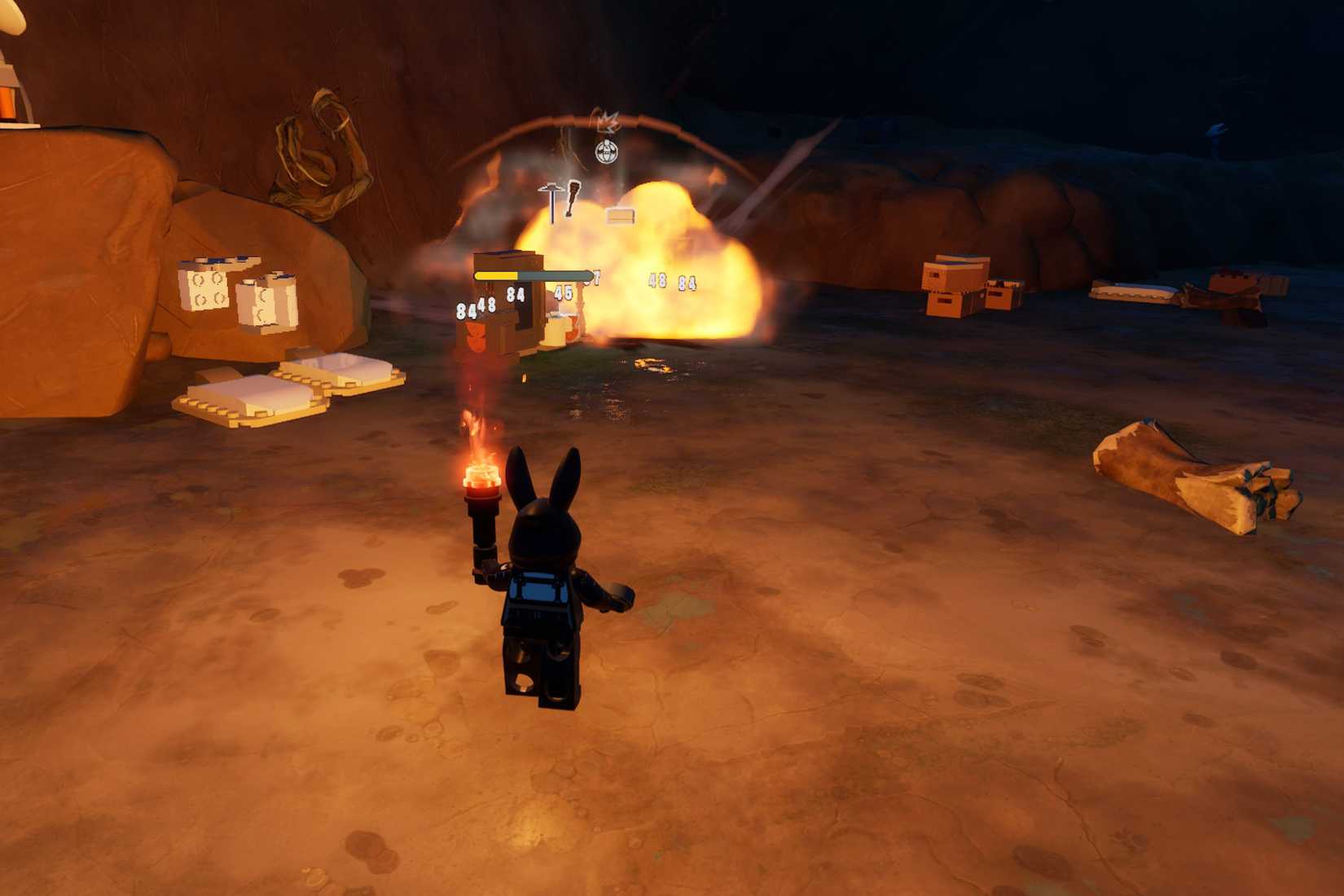Click the 45 damage number near the chest

(563, 293)
